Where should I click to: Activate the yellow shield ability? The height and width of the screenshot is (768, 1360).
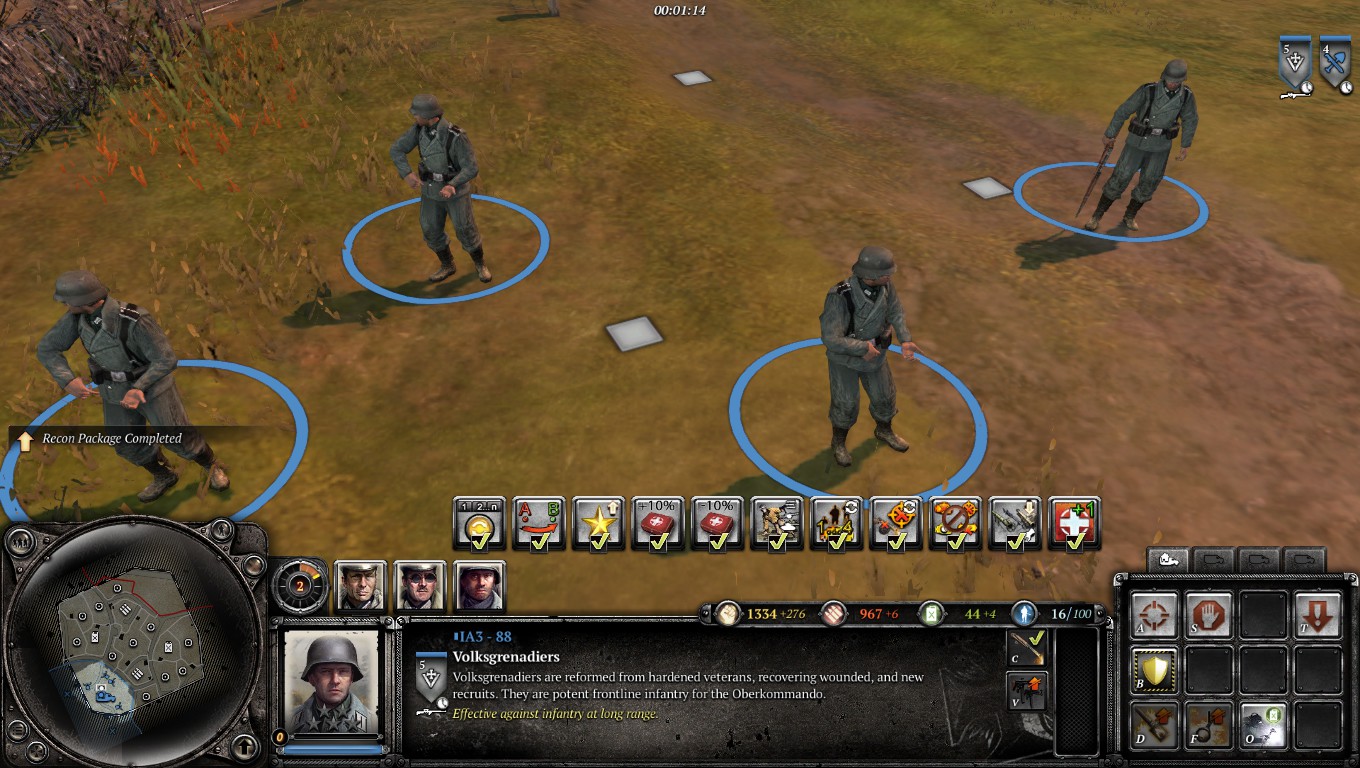pos(1154,670)
